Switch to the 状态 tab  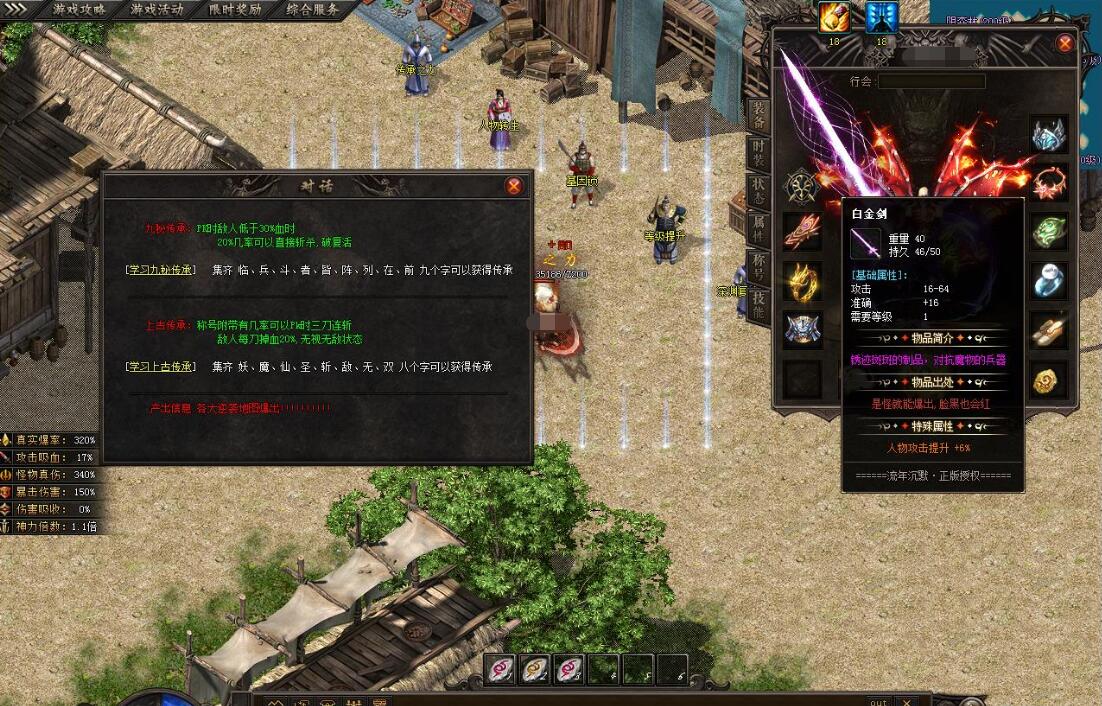click(759, 191)
